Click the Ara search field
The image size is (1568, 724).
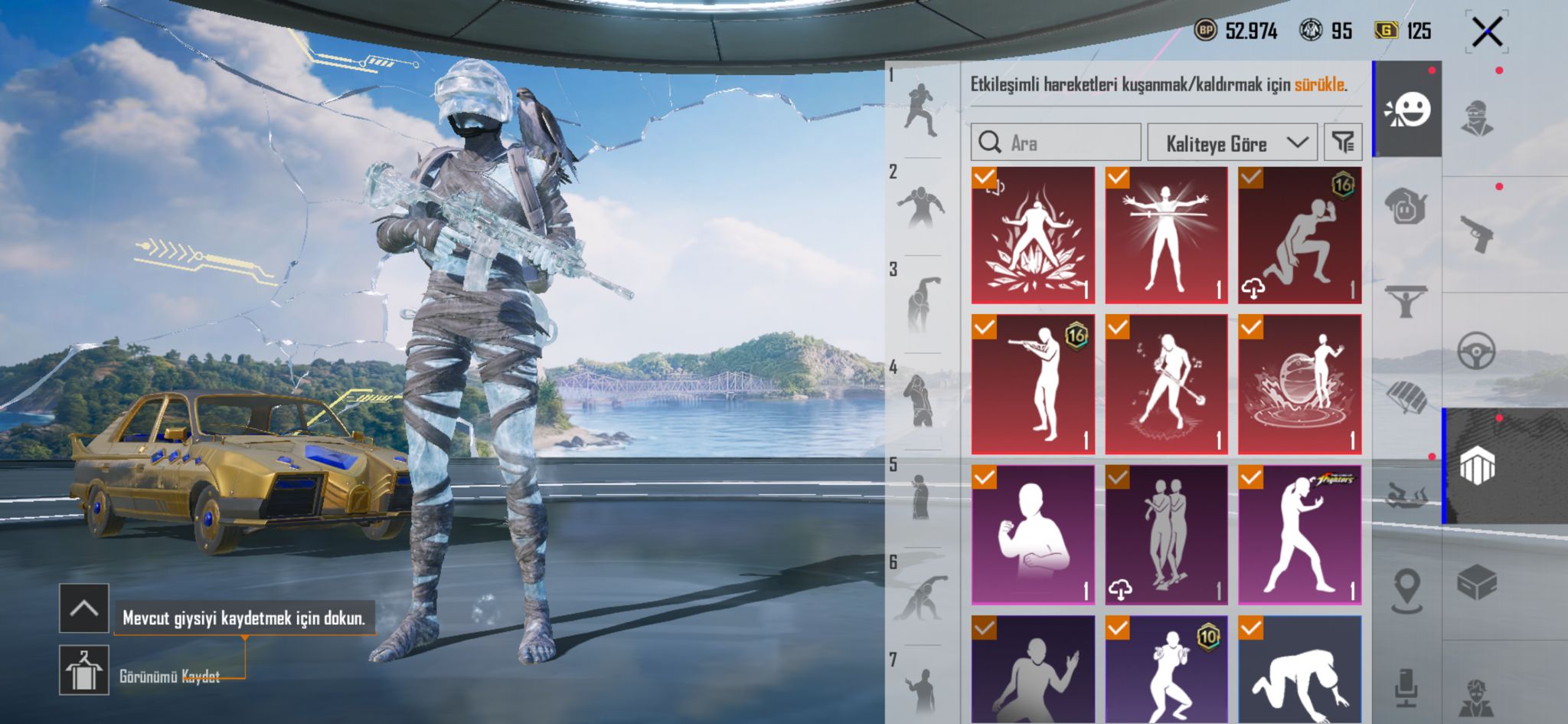(x=1056, y=143)
